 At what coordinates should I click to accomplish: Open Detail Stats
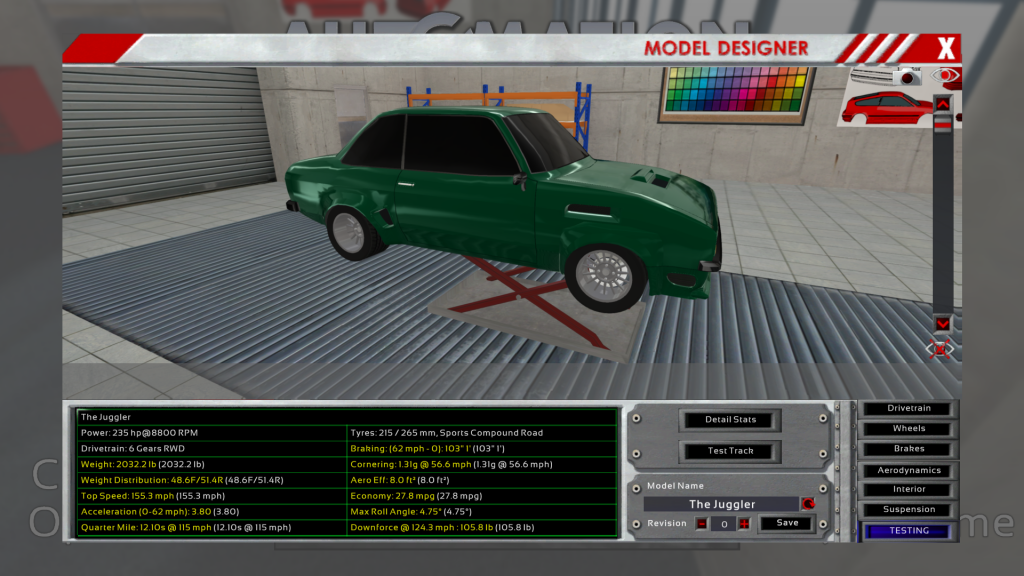[x=731, y=419]
